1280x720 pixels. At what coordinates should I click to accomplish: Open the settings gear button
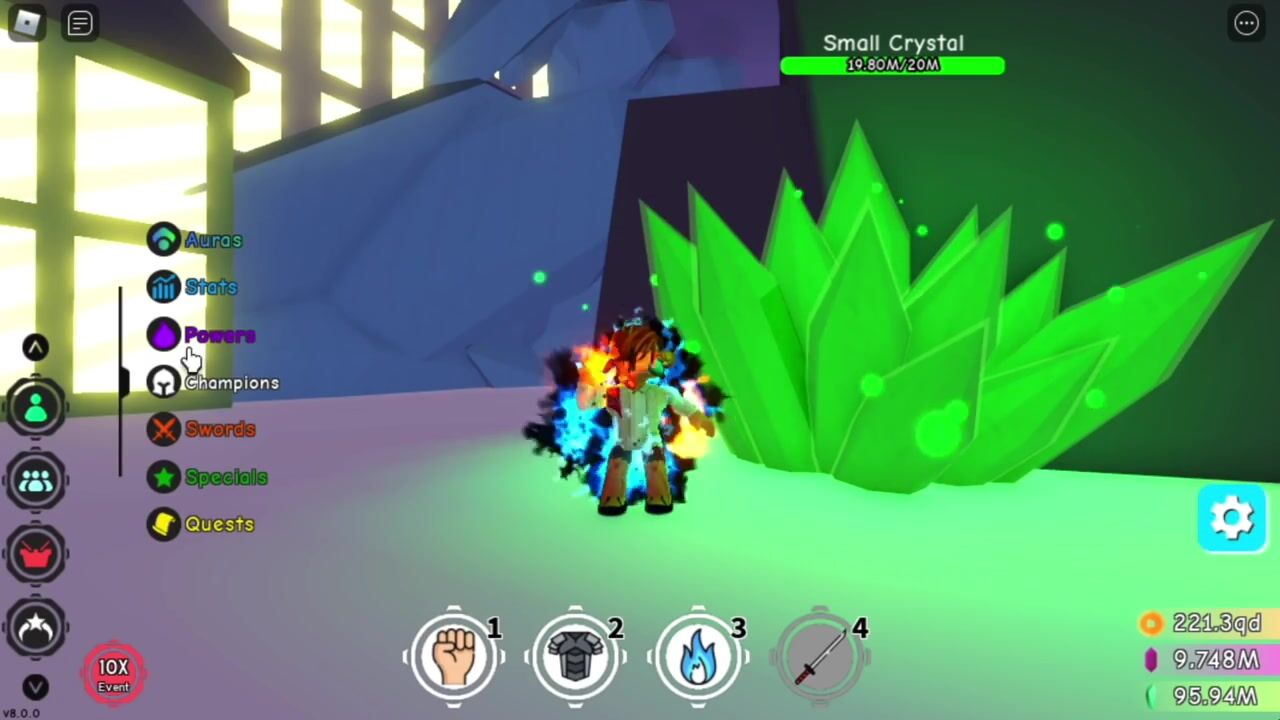pyautogui.click(x=1232, y=518)
